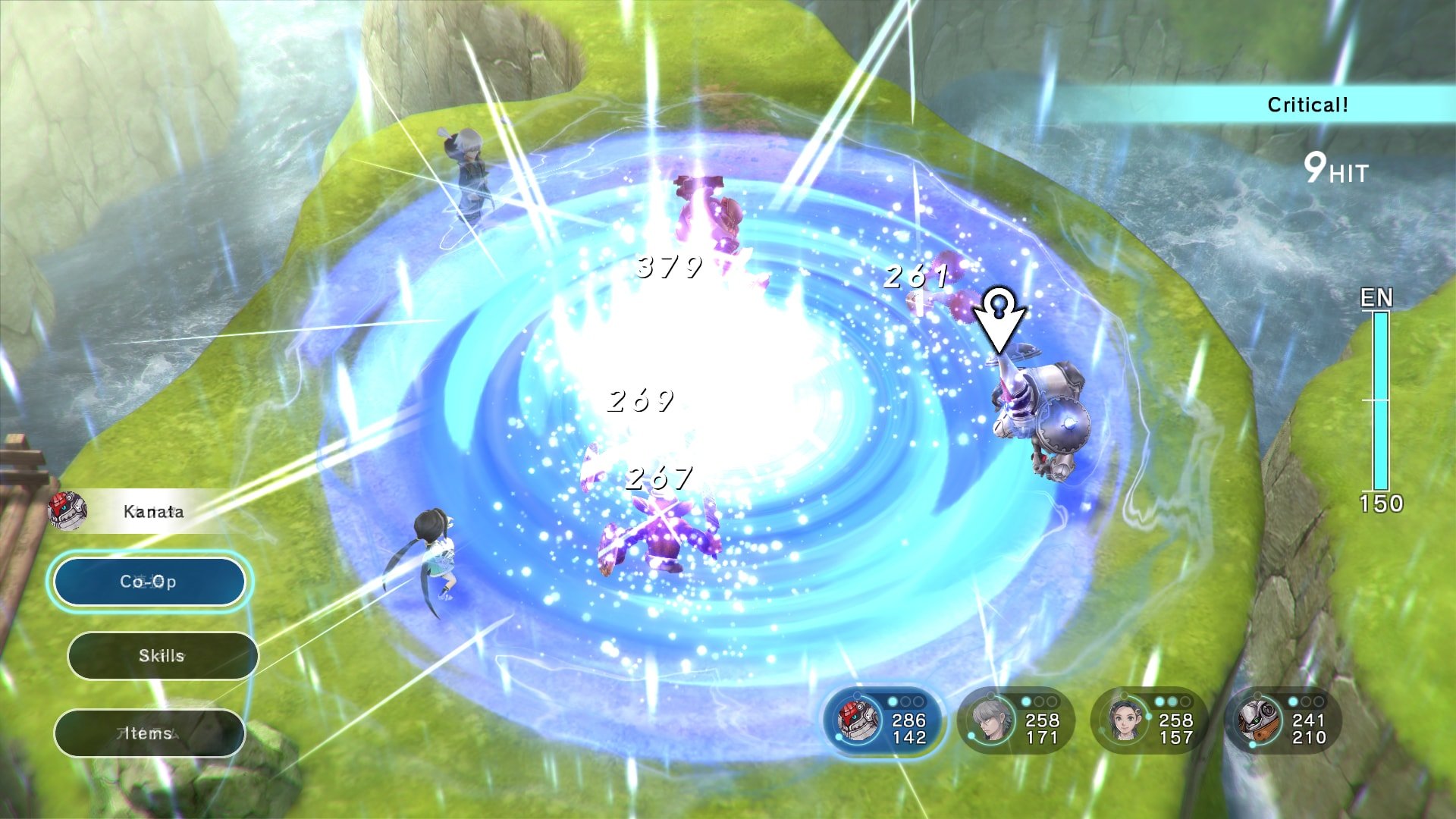Toggle the filled charge dot on Kanata's status panel

(x=893, y=701)
